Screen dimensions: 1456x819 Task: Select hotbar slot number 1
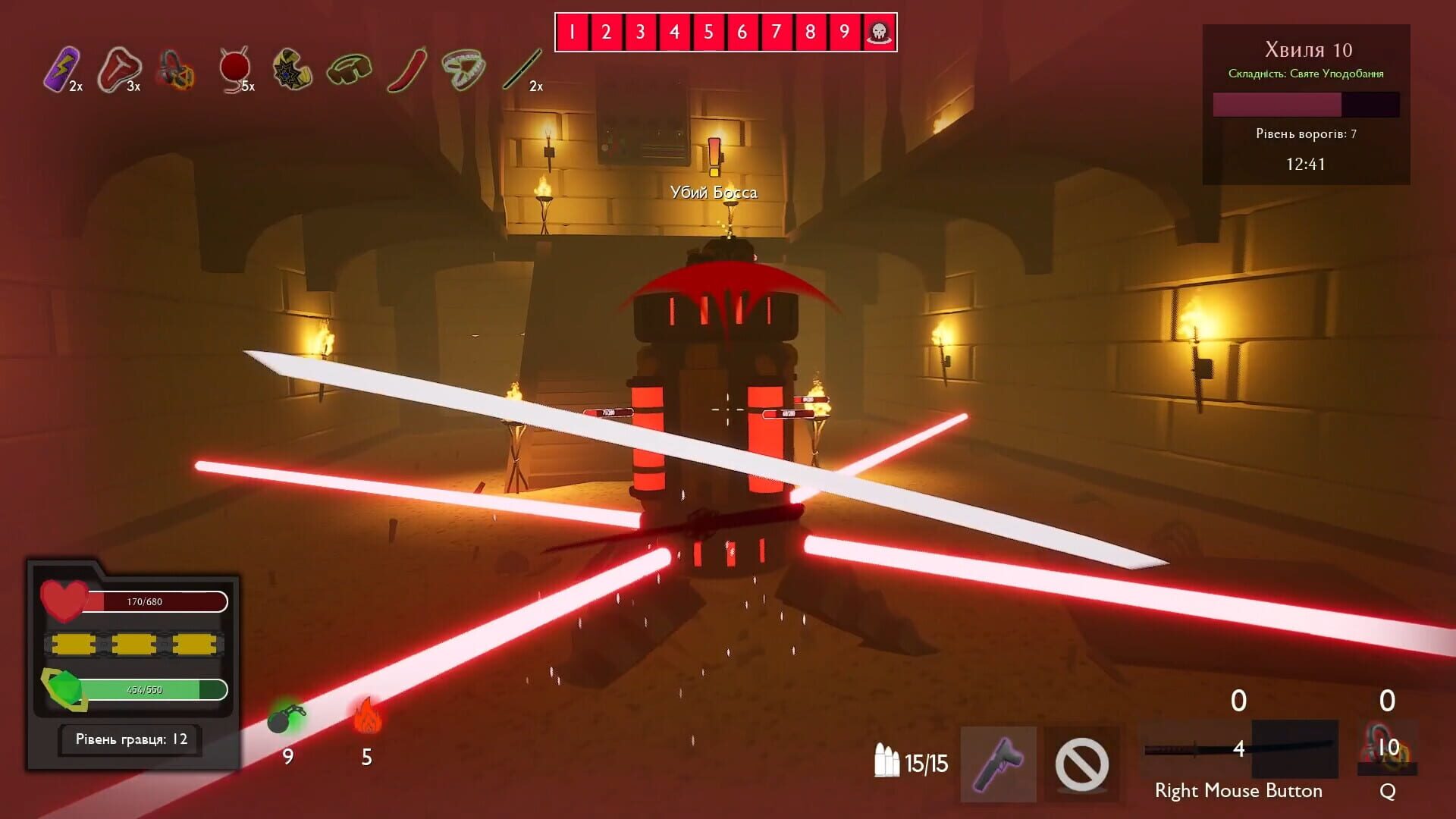571,32
